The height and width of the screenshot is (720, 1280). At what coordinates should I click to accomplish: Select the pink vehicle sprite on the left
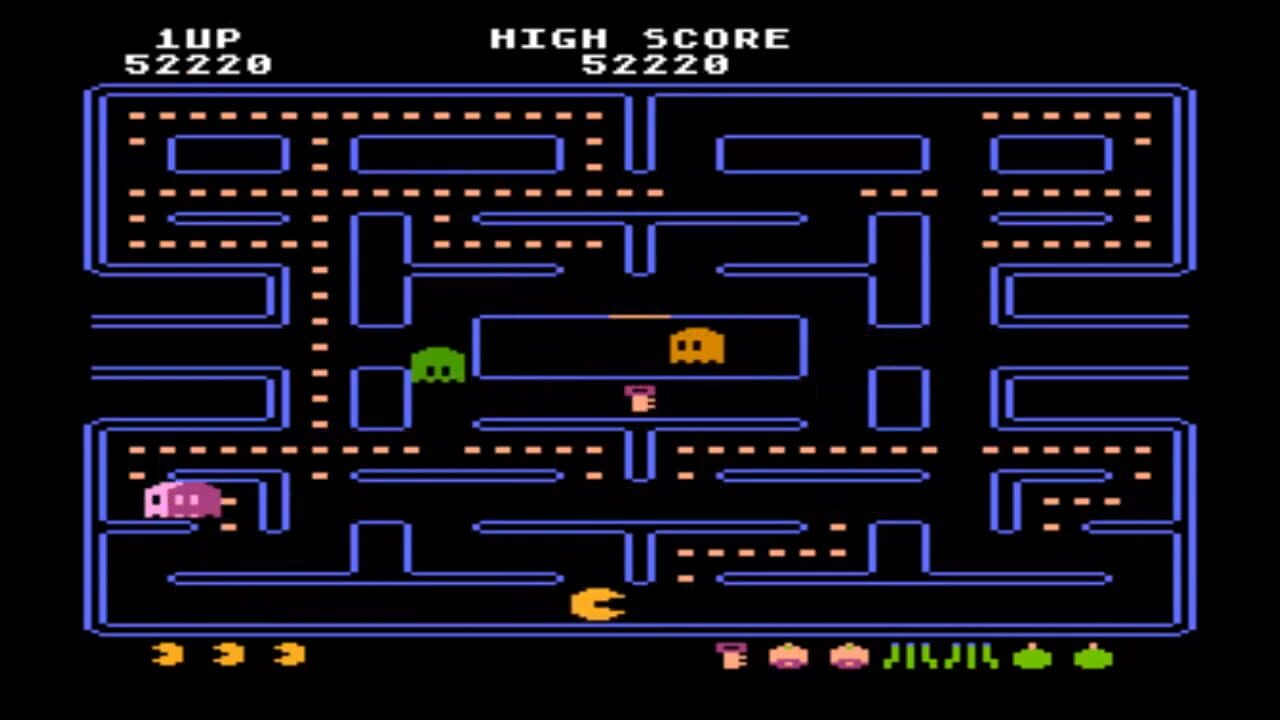pyautogui.click(x=183, y=500)
